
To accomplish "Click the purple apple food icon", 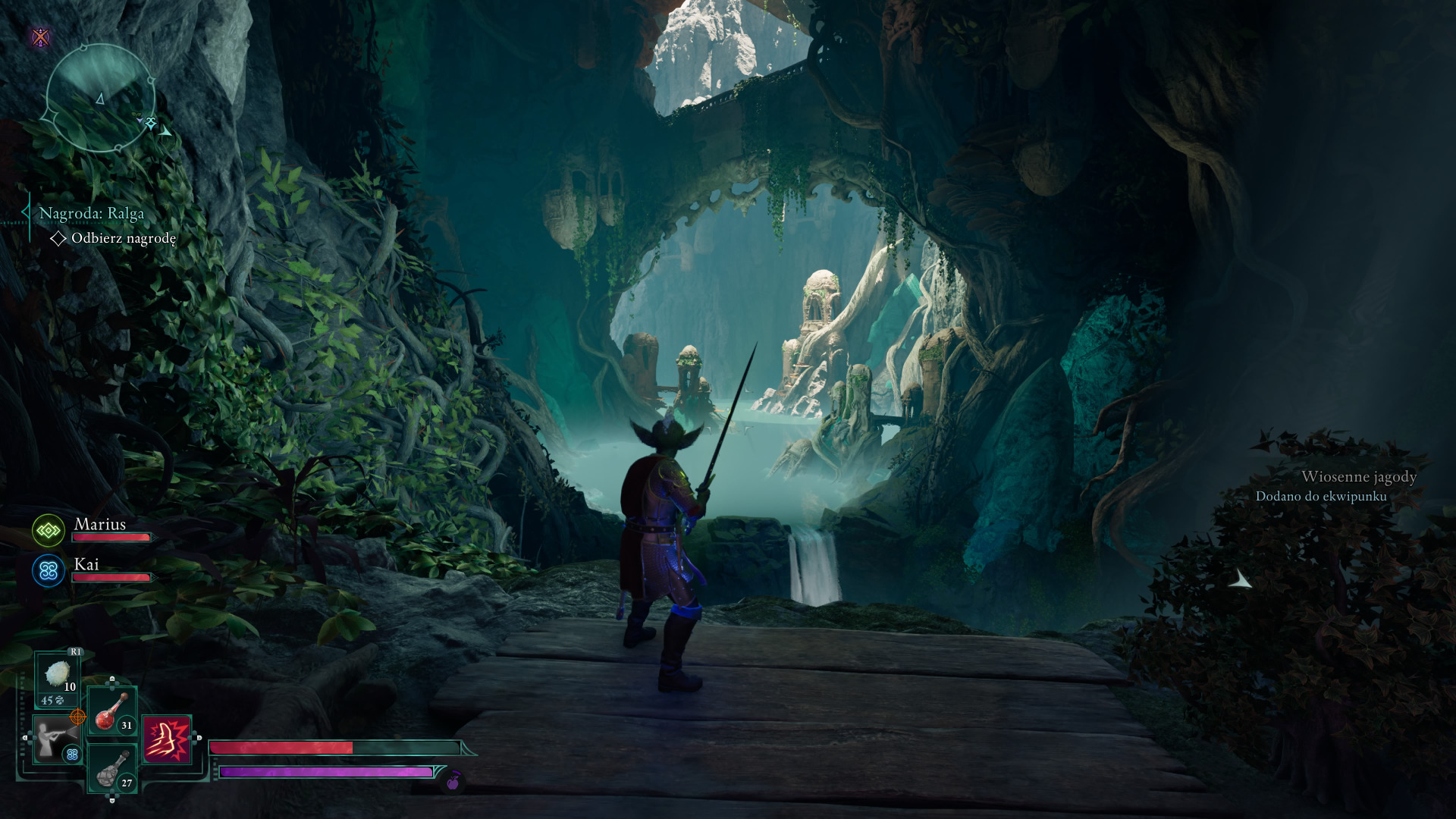I will (x=453, y=782).
